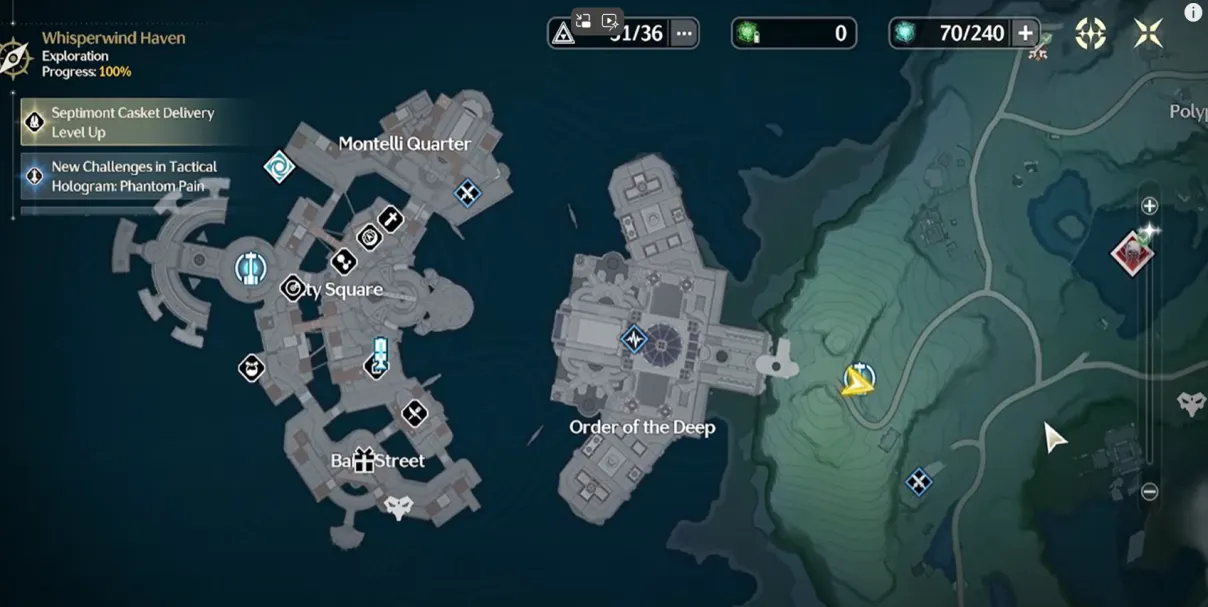Select the white mask marker below the gift box
This screenshot has height=607, width=1208.
399,507
